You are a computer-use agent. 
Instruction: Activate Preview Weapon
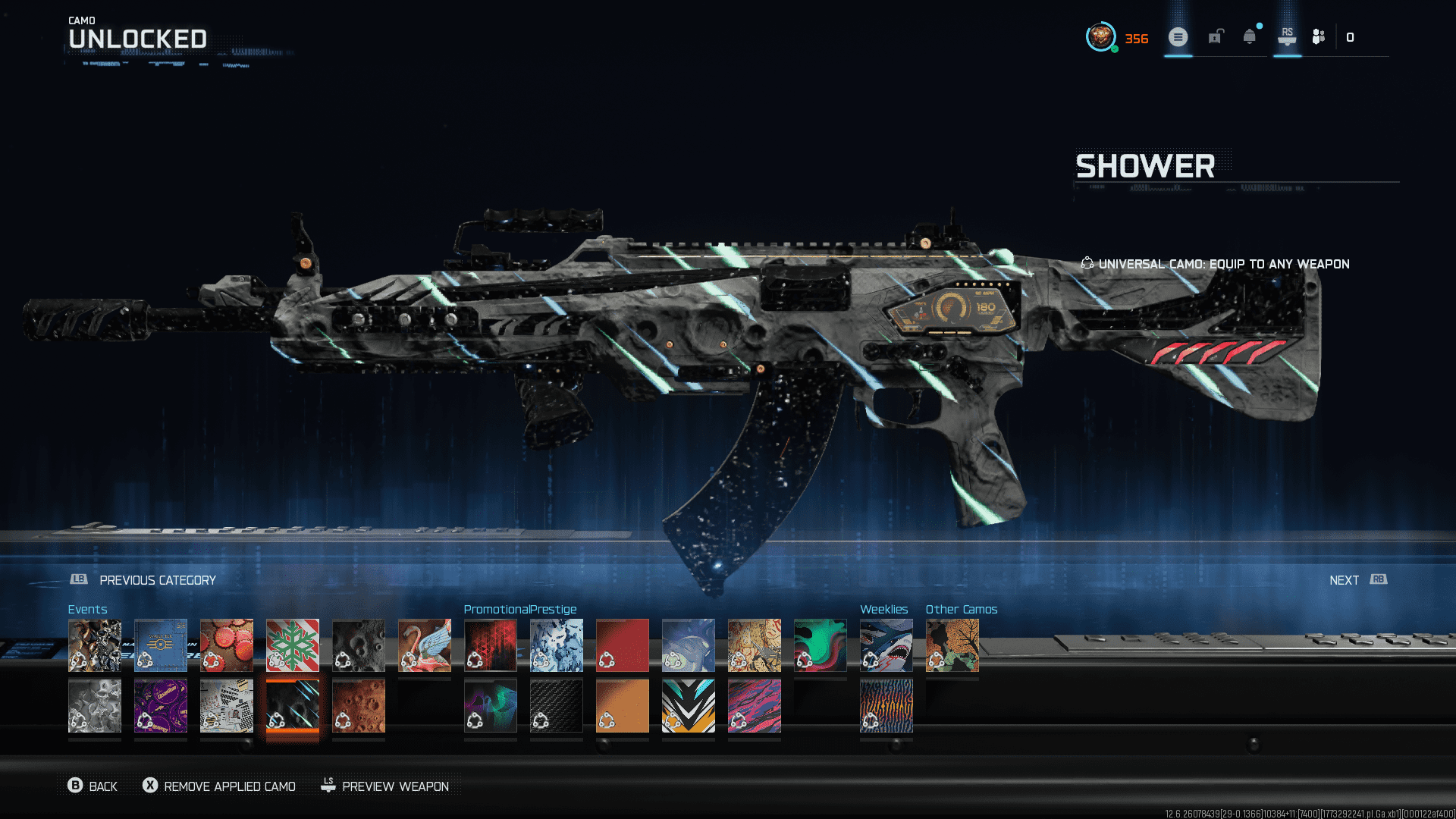coord(387,786)
